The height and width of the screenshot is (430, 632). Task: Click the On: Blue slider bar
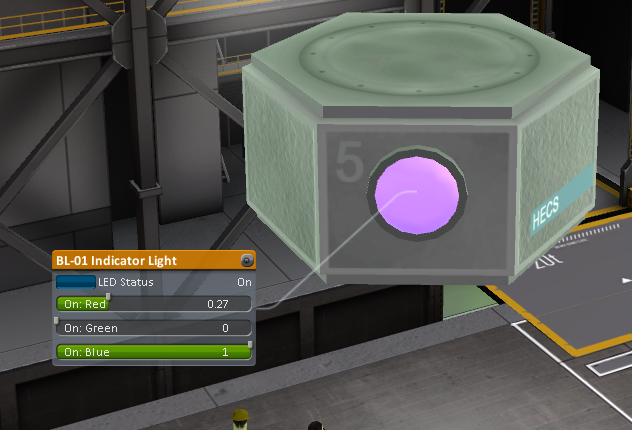[153, 352]
